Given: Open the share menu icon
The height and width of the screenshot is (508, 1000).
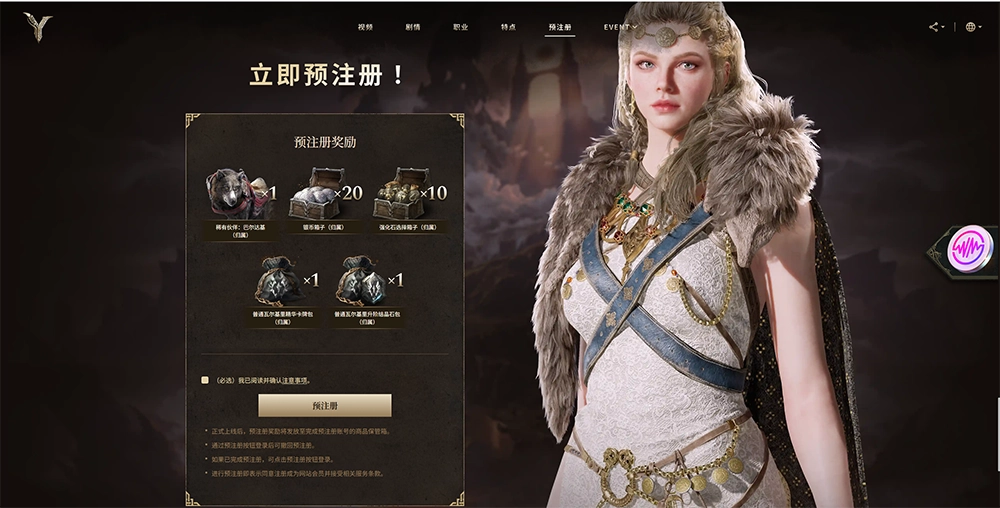Looking at the screenshot, I should click(936, 27).
